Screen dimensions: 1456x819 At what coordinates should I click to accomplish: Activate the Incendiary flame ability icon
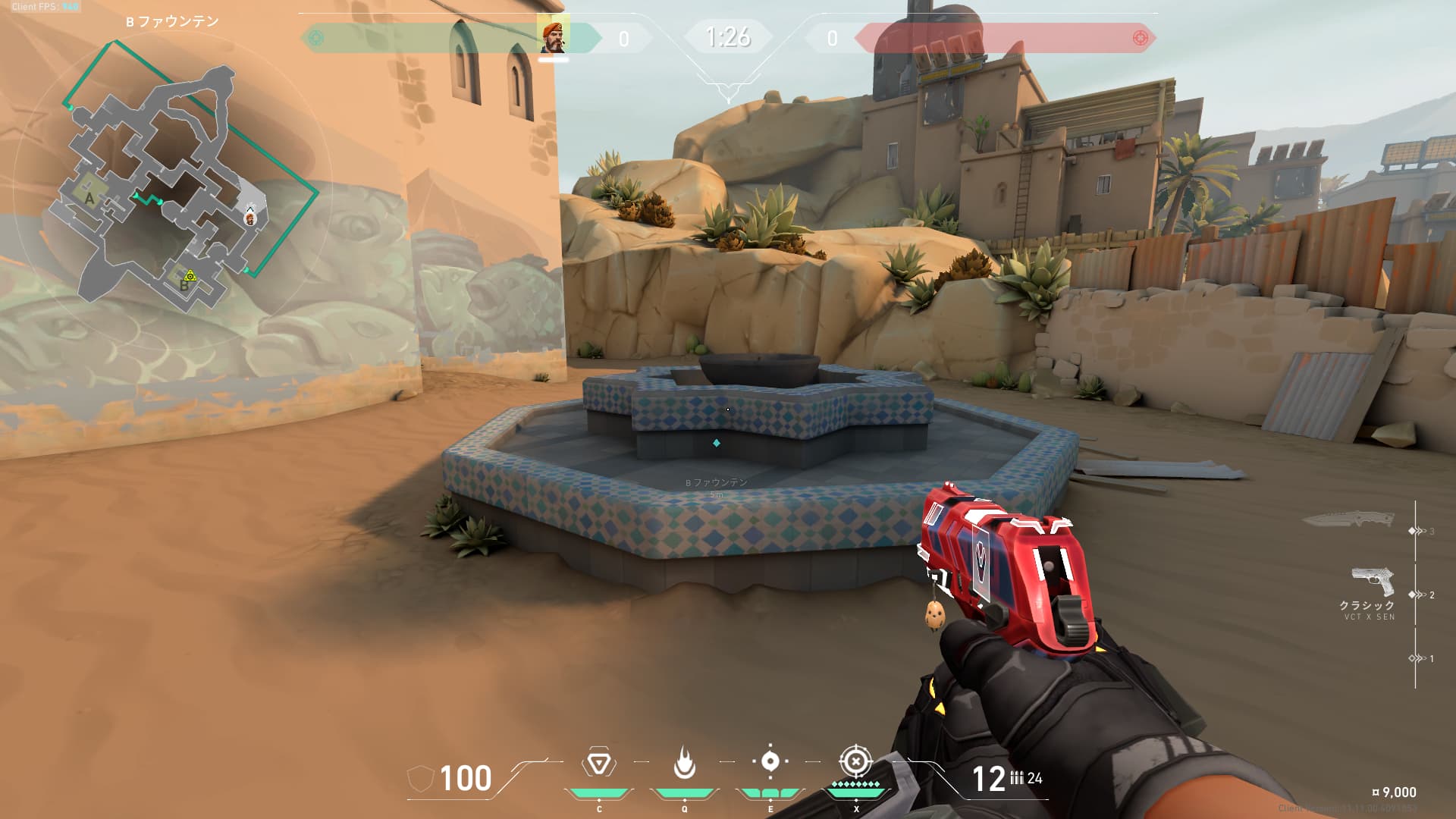click(x=684, y=763)
